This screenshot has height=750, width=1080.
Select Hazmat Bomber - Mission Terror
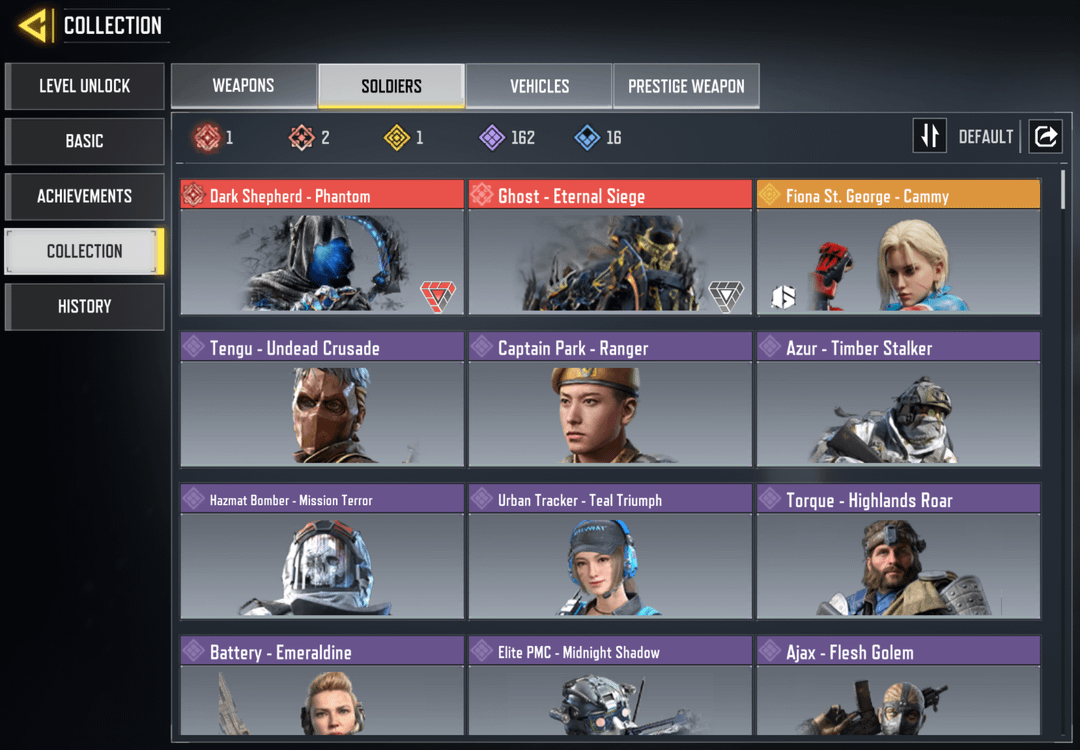[322, 552]
